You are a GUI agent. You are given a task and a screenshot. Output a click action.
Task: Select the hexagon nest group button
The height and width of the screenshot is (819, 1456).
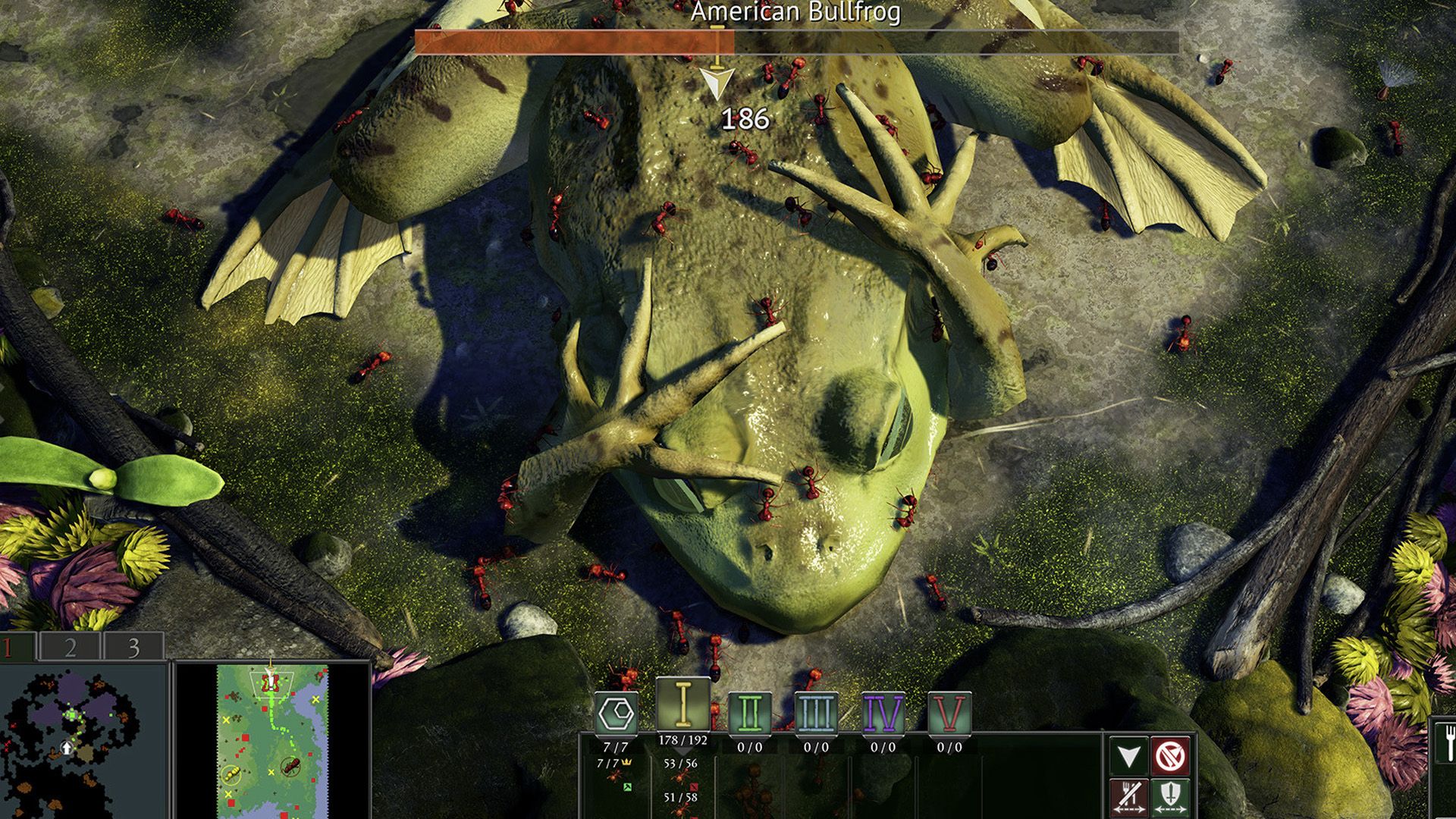616,713
